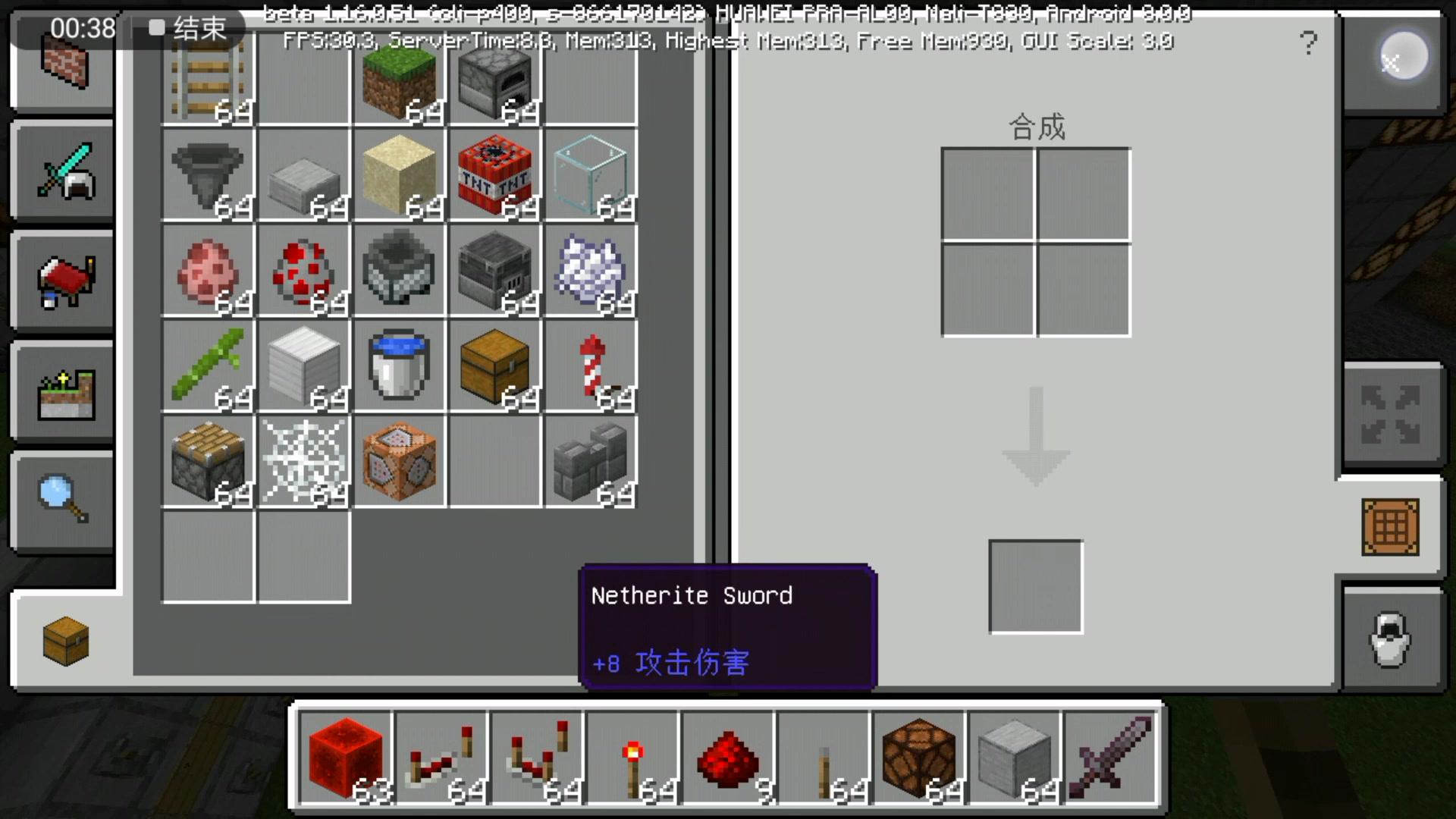Select the TNT block in the inventory
Viewport: 1456px width, 819px height.
point(494,176)
